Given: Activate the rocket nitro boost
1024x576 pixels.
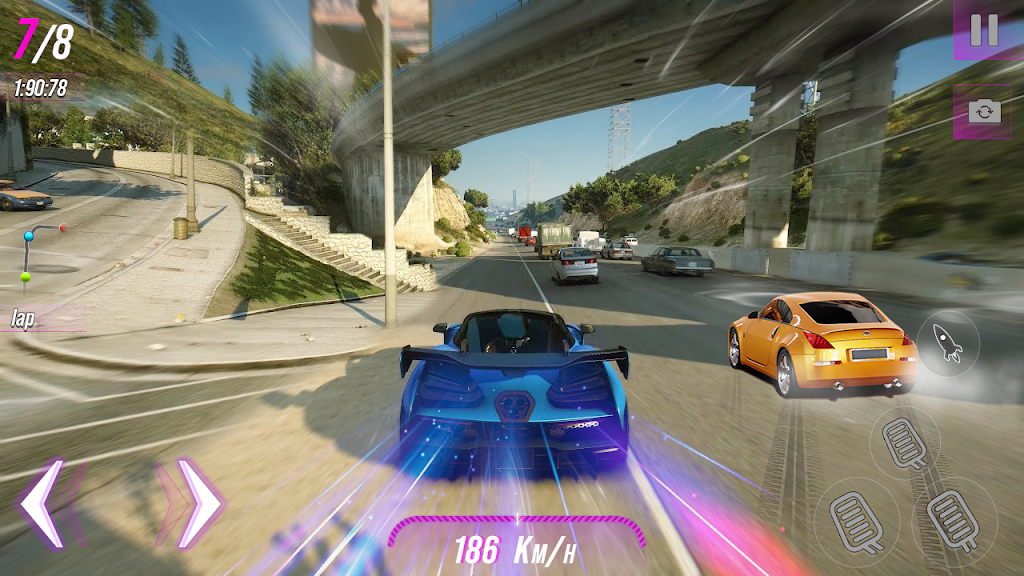Looking at the screenshot, I should click(x=948, y=344).
